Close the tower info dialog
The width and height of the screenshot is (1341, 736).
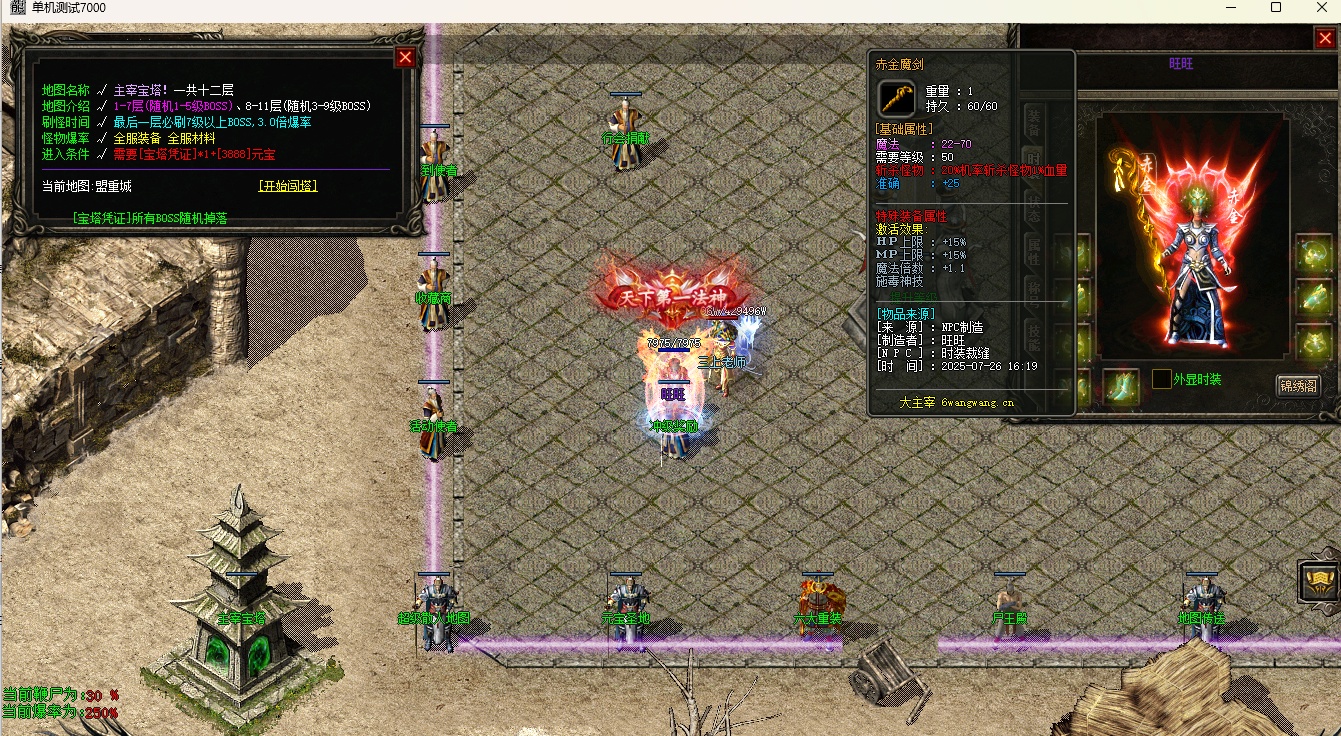point(405,58)
